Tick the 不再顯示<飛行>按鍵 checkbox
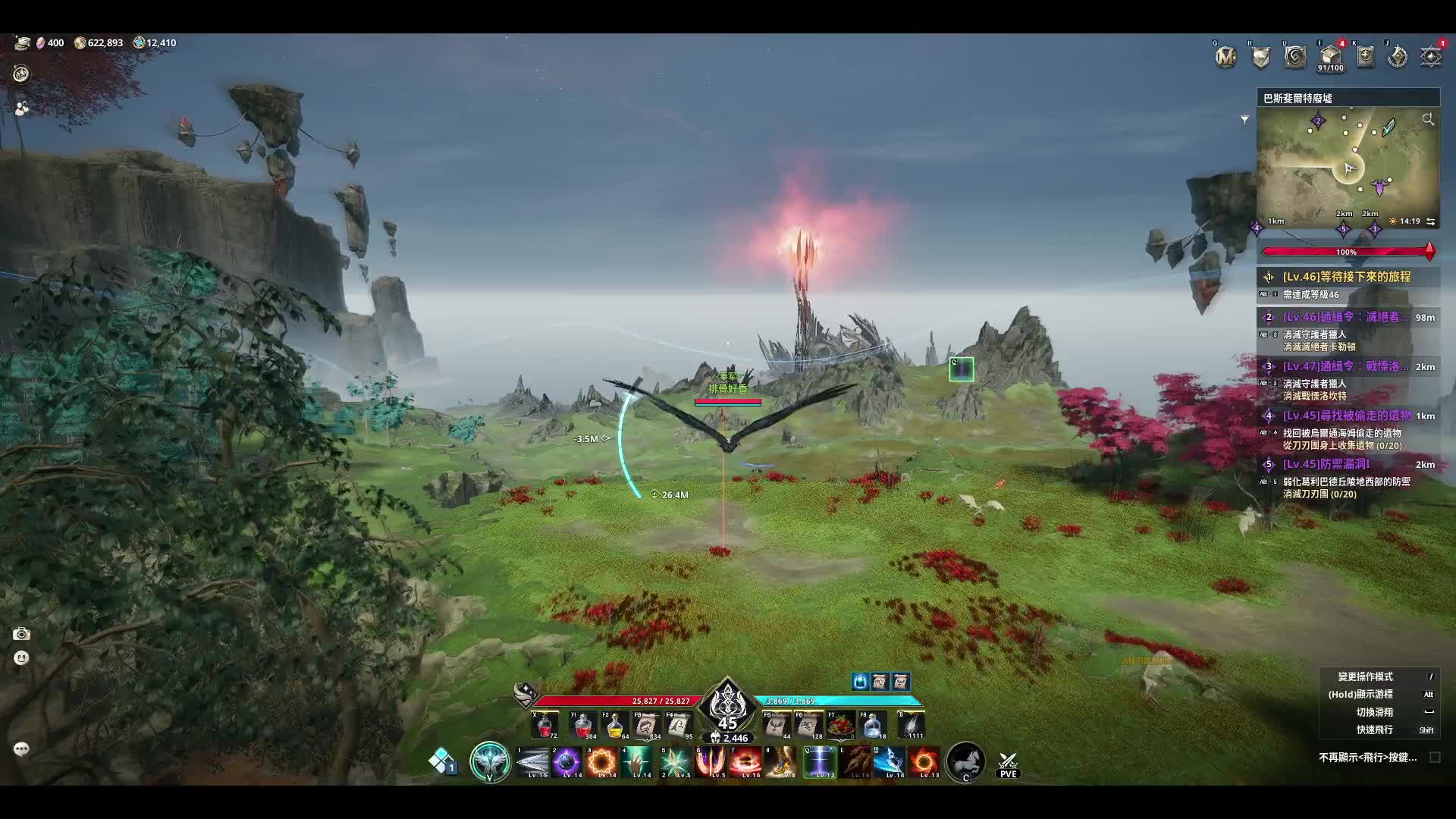 tap(1435, 758)
